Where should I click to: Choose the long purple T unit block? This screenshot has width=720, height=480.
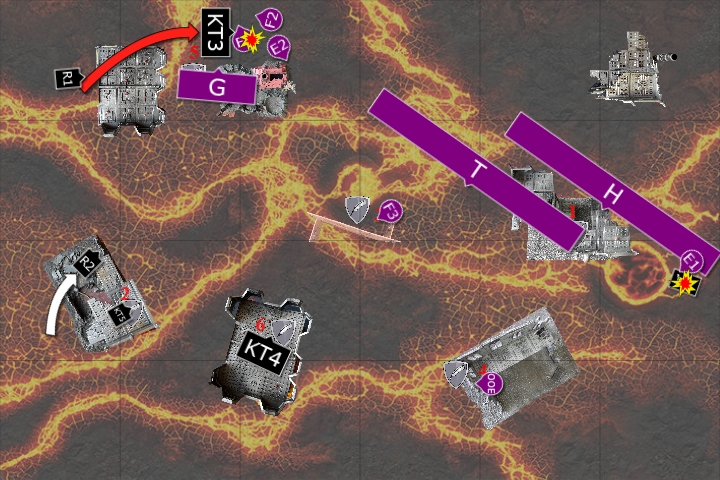(475, 170)
